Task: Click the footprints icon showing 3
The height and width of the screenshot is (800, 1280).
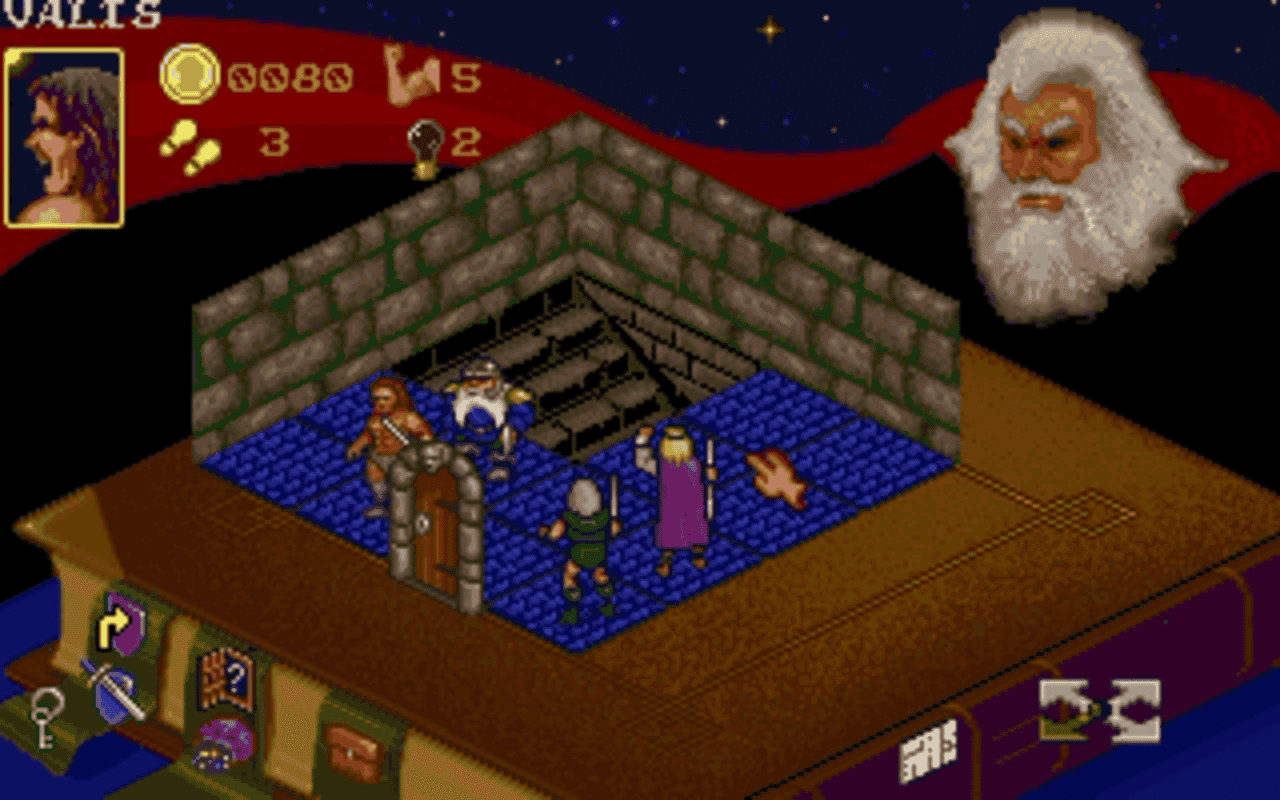Action: click(x=190, y=145)
